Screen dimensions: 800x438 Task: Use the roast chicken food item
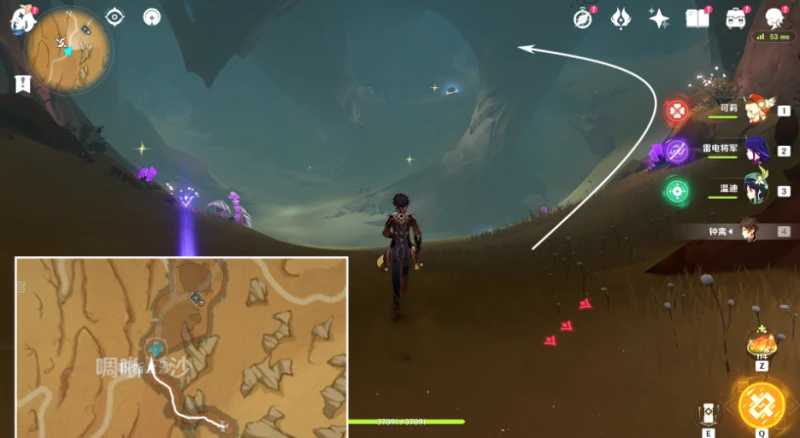point(761,344)
